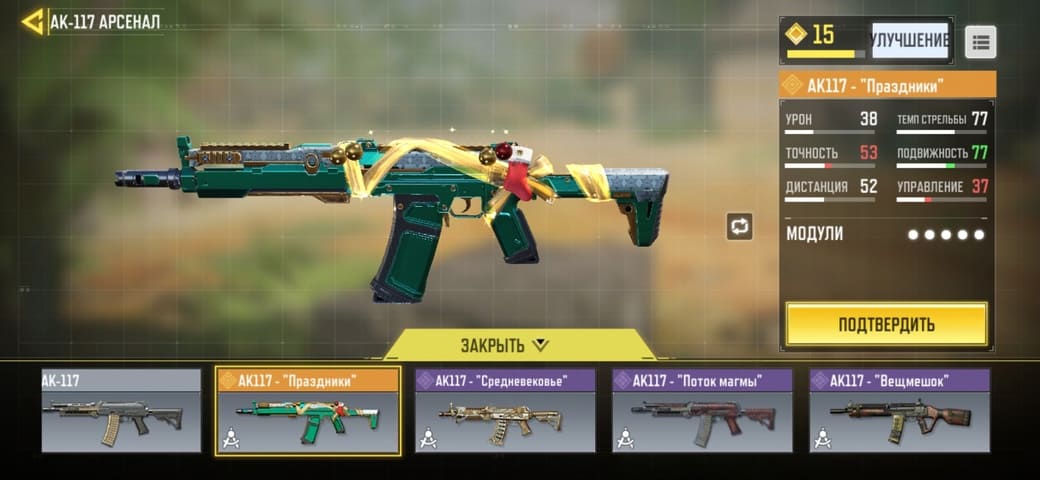This screenshot has height=480, width=1040.
Task: Open the Модули attachments row
Action: (x=886, y=234)
